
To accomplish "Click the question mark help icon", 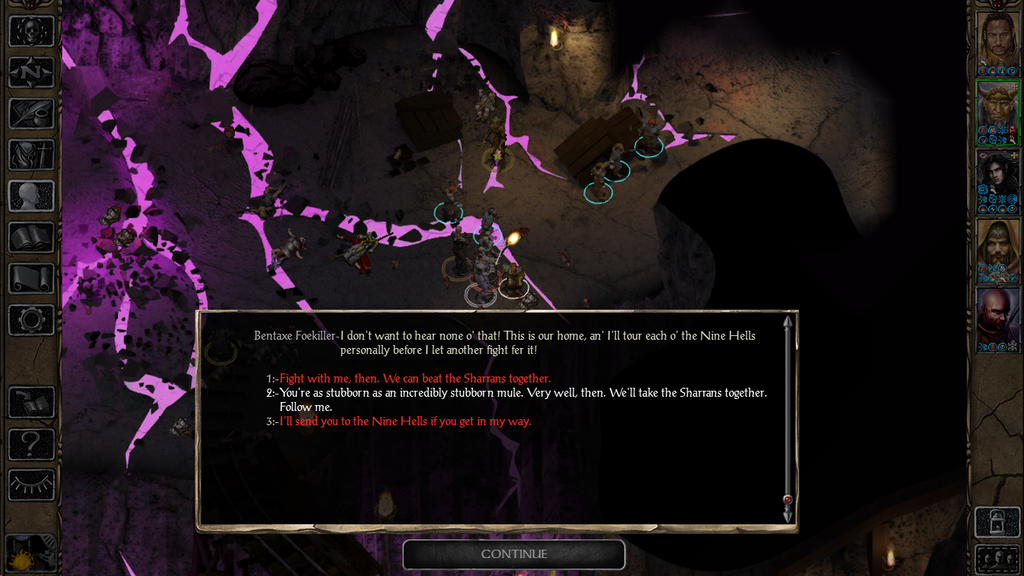I will pyautogui.click(x=31, y=443).
